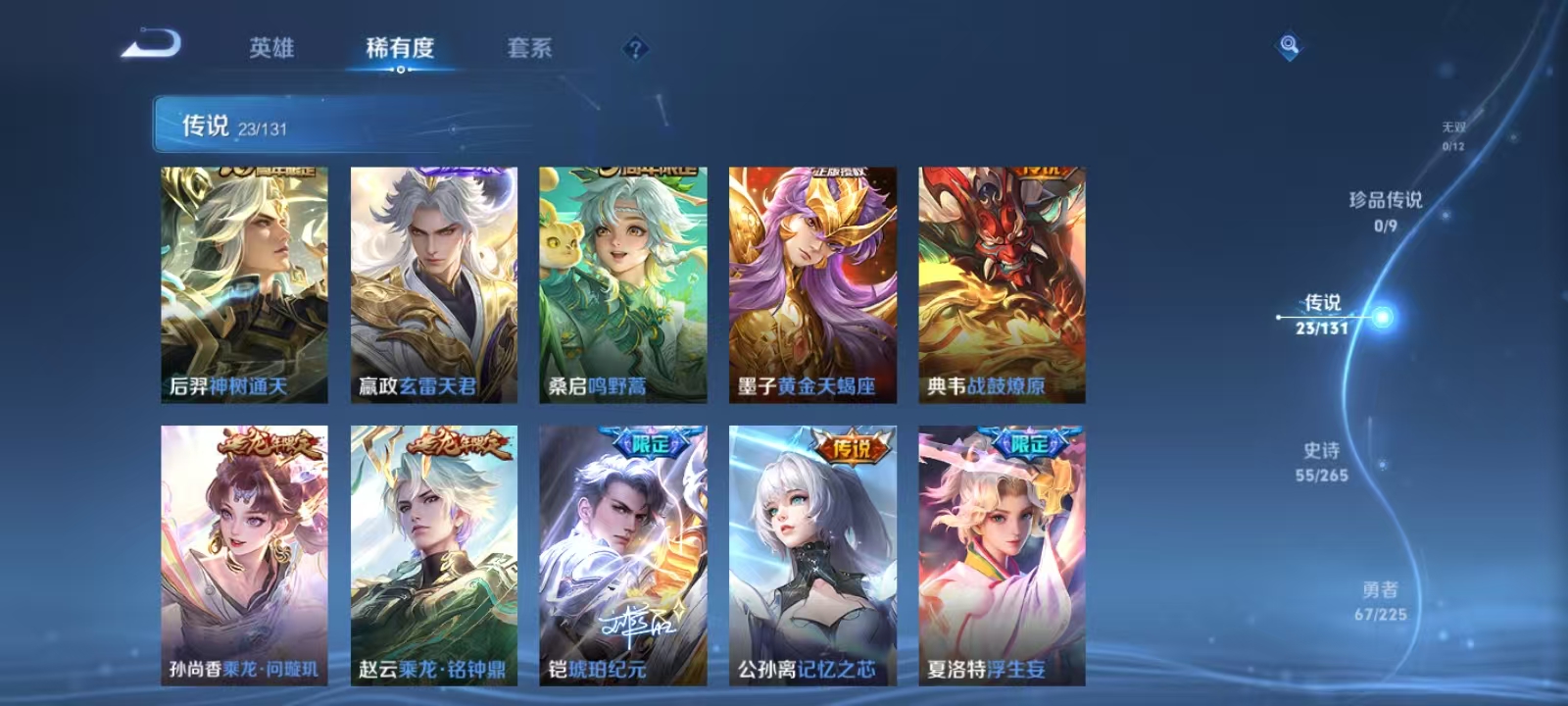Open the 铠琥珀纪元 skin card

click(622, 549)
